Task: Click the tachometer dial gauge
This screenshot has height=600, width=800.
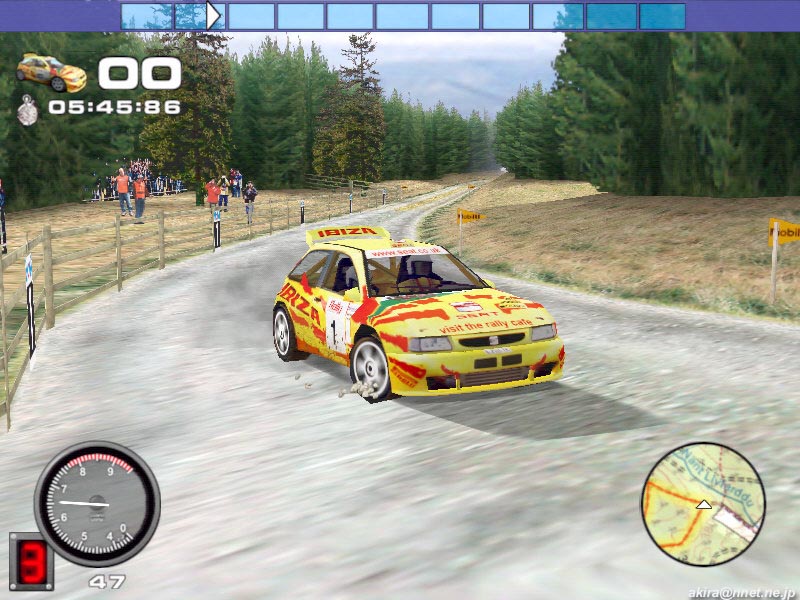Action: [x=97, y=503]
